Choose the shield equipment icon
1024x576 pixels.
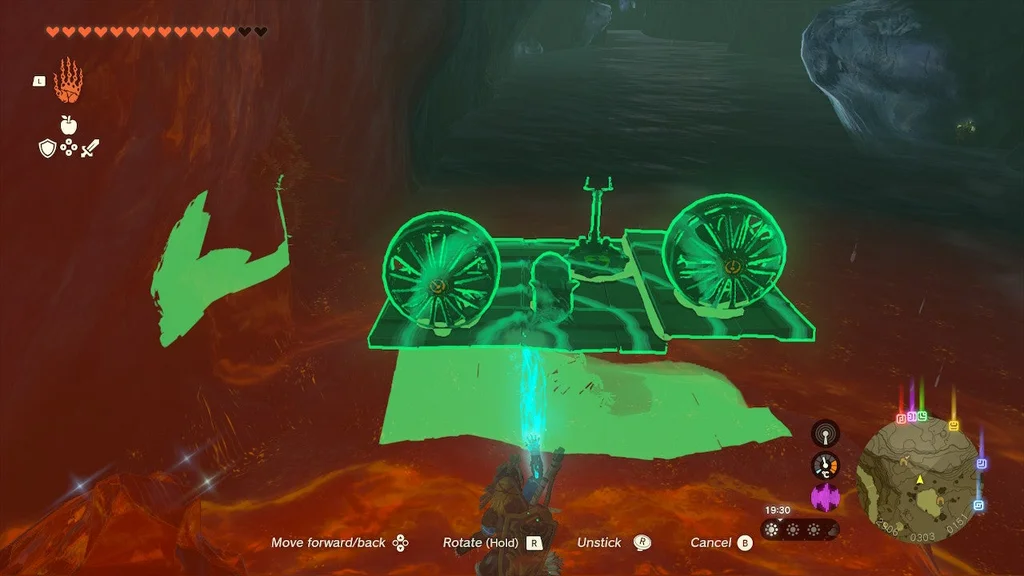[x=47, y=149]
